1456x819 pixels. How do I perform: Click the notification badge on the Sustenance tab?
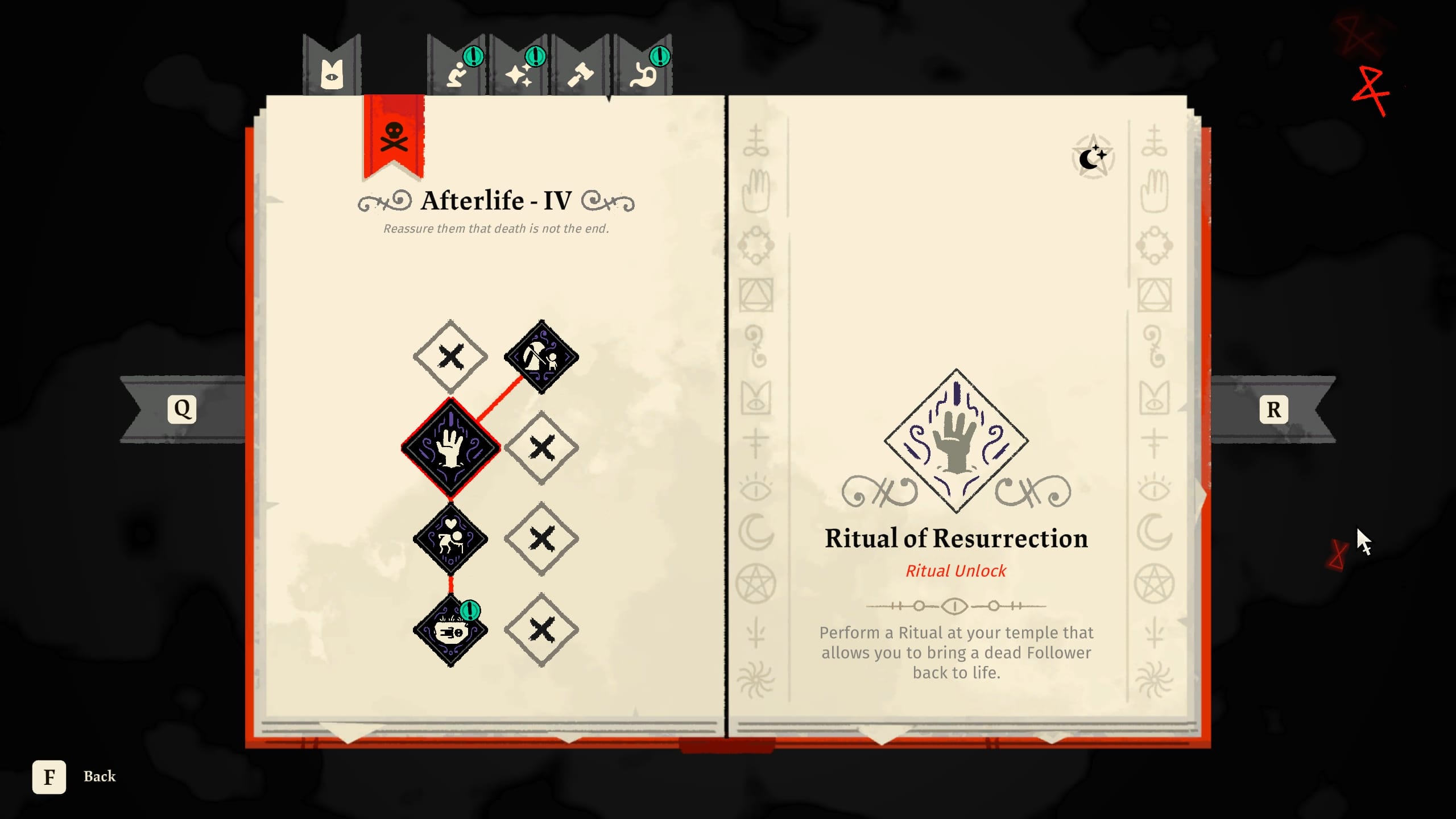pyautogui.click(x=660, y=57)
